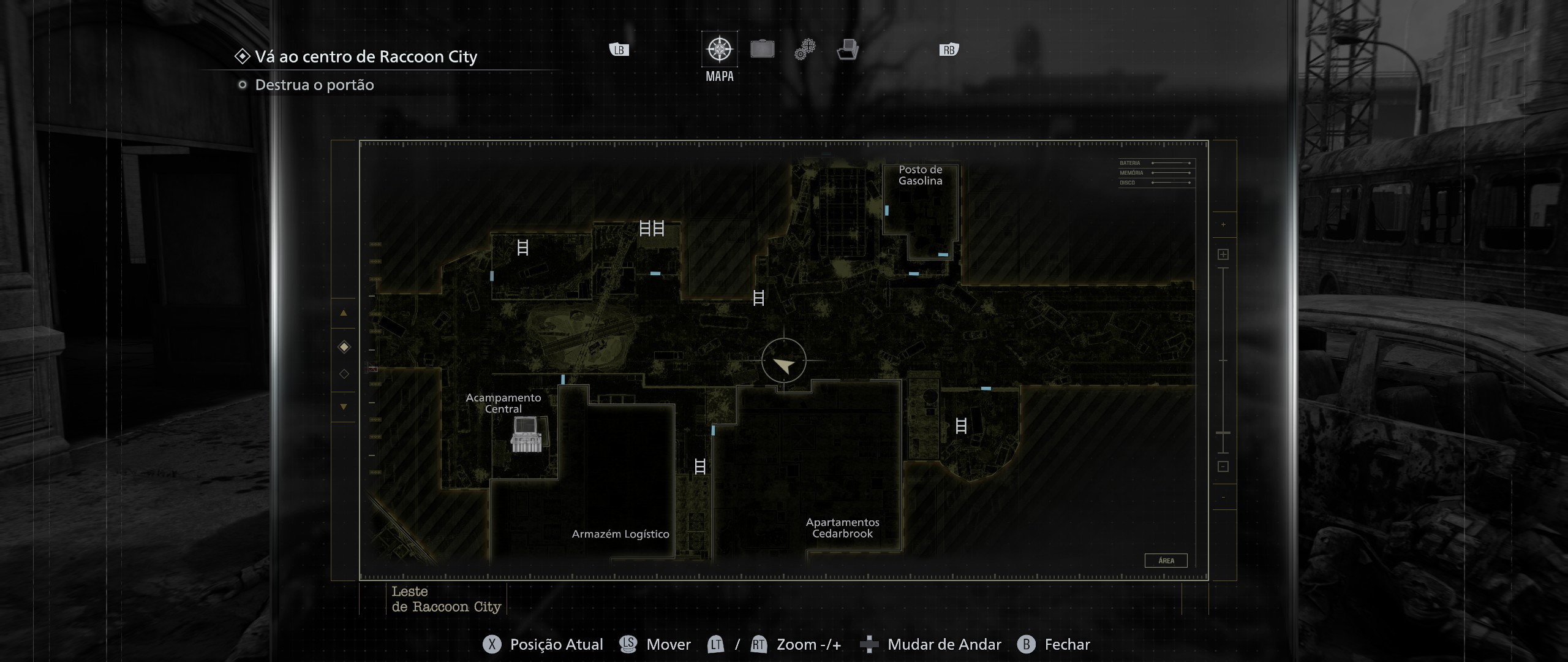
Task: Select the compass MAPA tab
Action: pyautogui.click(x=719, y=49)
